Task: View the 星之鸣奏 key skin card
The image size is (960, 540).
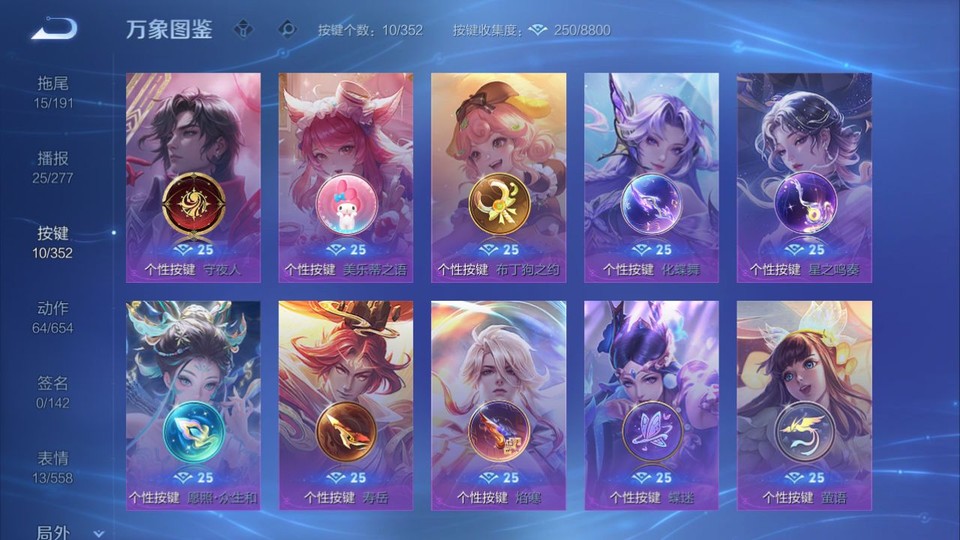Action: (x=804, y=177)
